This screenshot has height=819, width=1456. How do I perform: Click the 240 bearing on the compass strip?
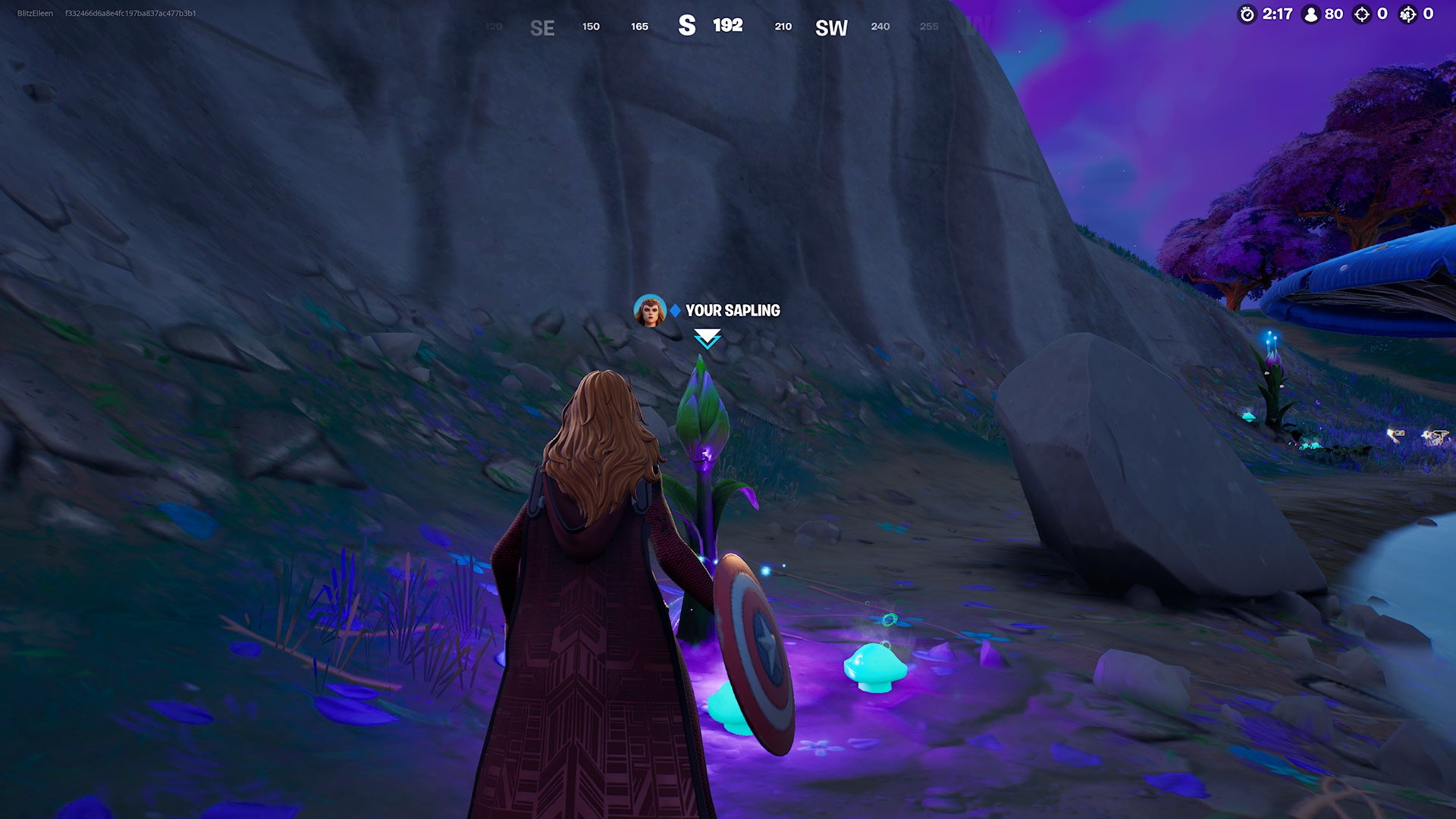point(879,27)
